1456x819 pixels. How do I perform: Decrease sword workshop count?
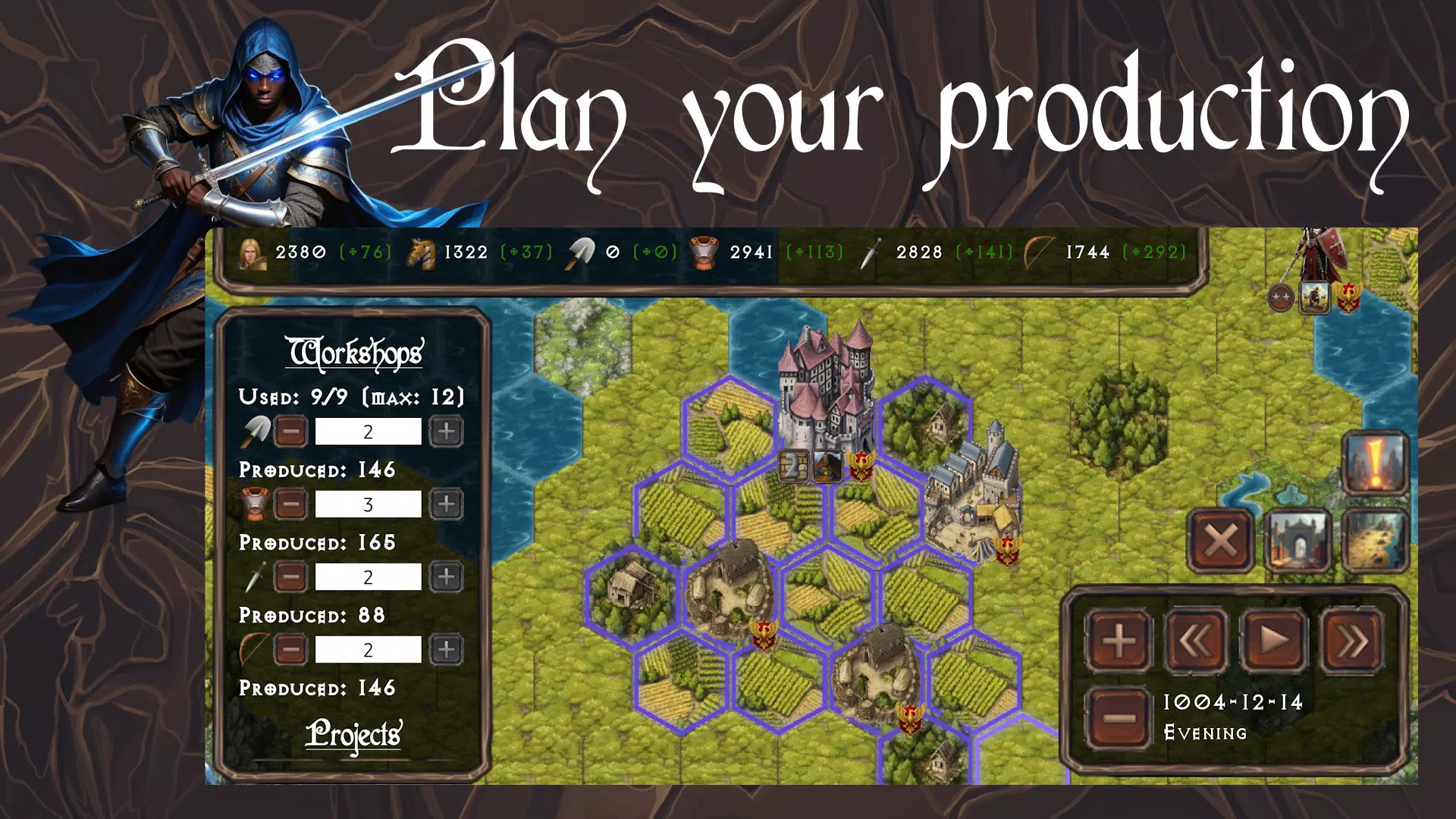pyautogui.click(x=290, y=577)
